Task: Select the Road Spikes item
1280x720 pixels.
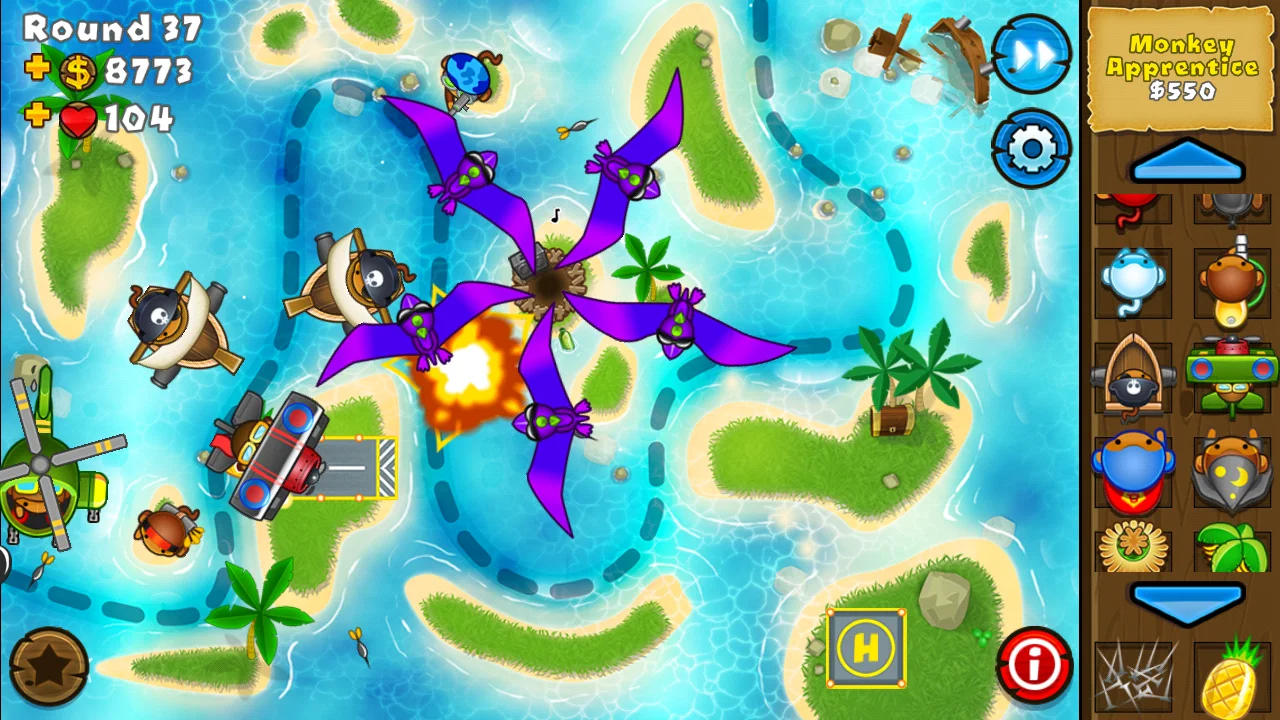Action: click(1132, 678)
